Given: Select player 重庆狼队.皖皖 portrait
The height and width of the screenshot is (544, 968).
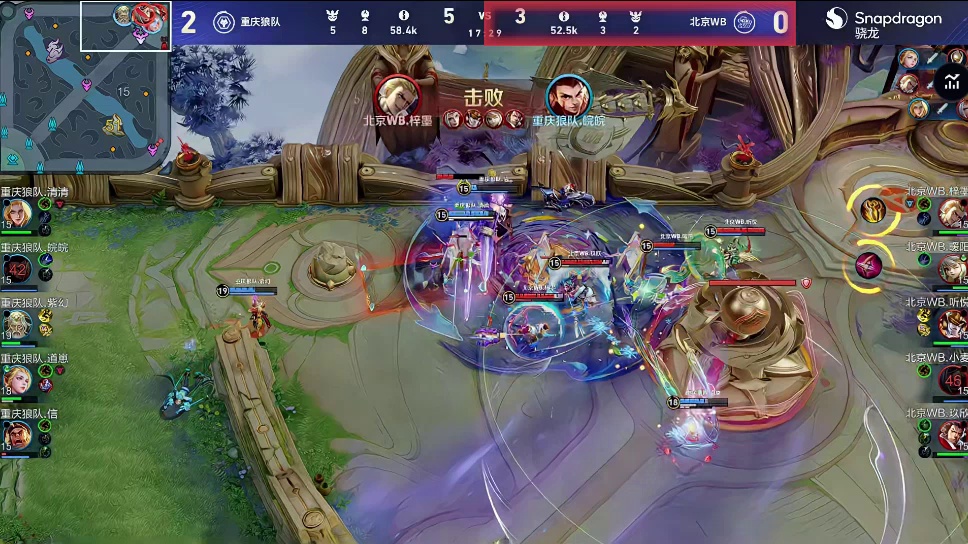Looking at the screenshot, I should (17, 269).
